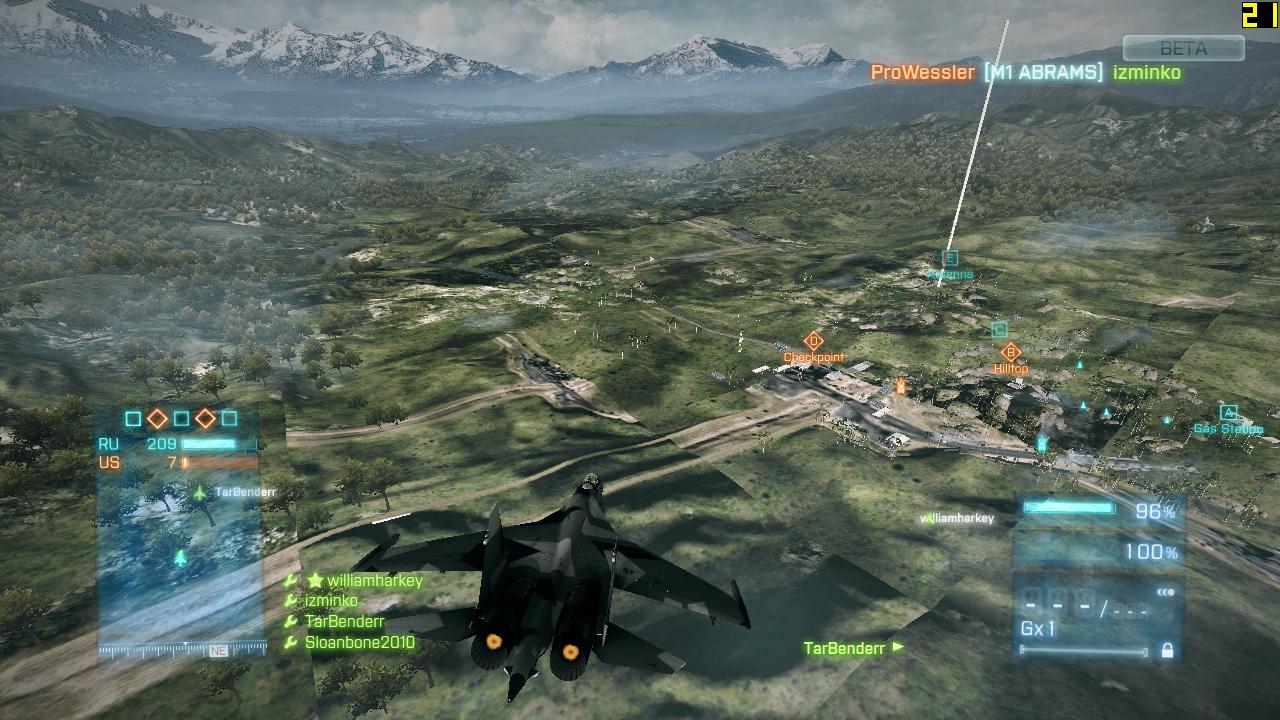Screen dimensions: 1280x720
Task: Choose TarBenderr in the squad list
Action: pos(344,621)
